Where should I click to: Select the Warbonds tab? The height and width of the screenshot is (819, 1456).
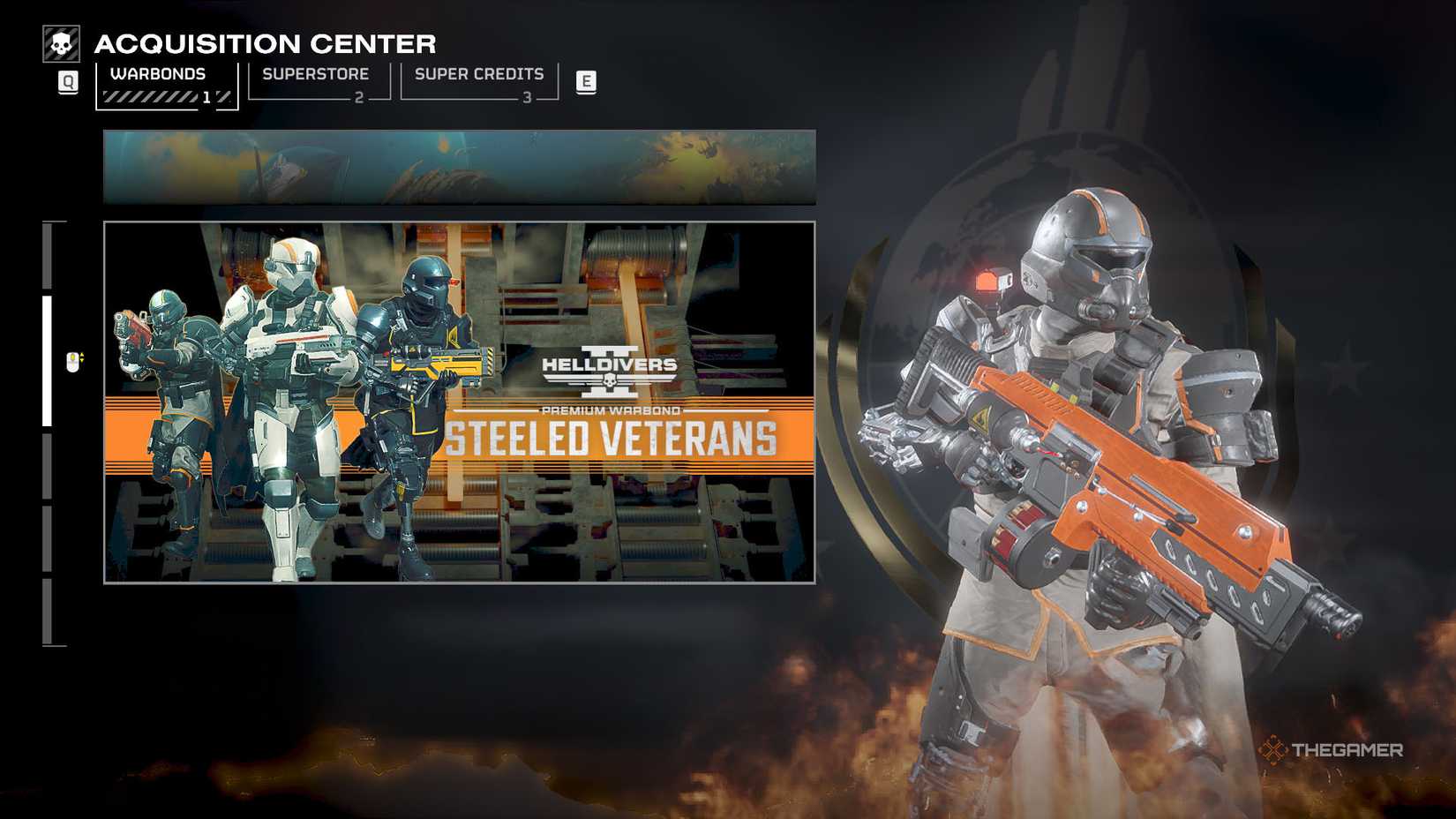pos(157,74)
